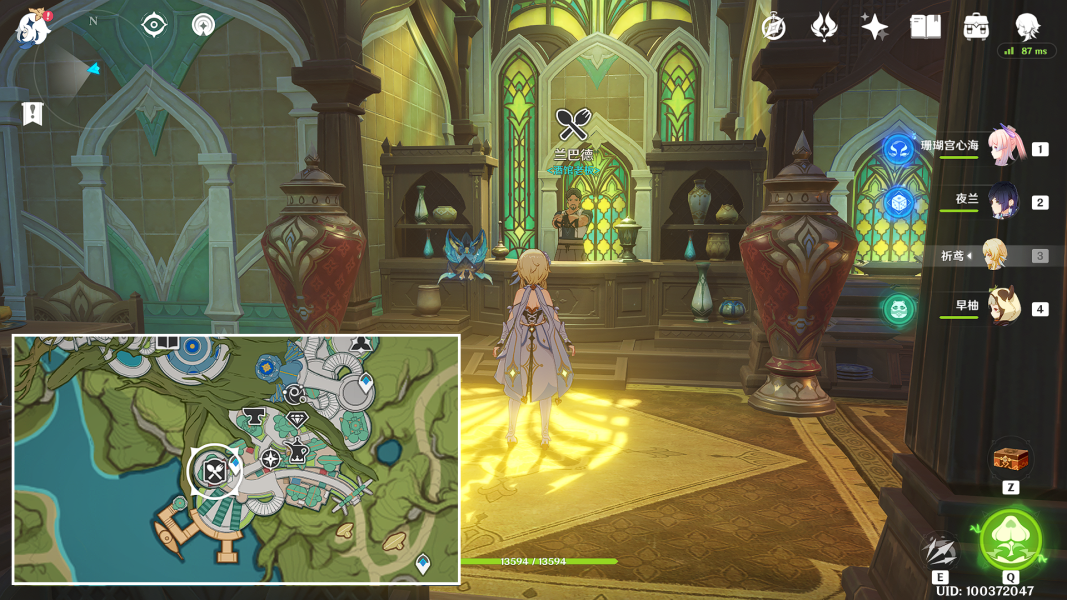This screenshot has width=1067, height=600.
Task: Open the Adventurer Handbook book icon
Action: coord(925,27)
